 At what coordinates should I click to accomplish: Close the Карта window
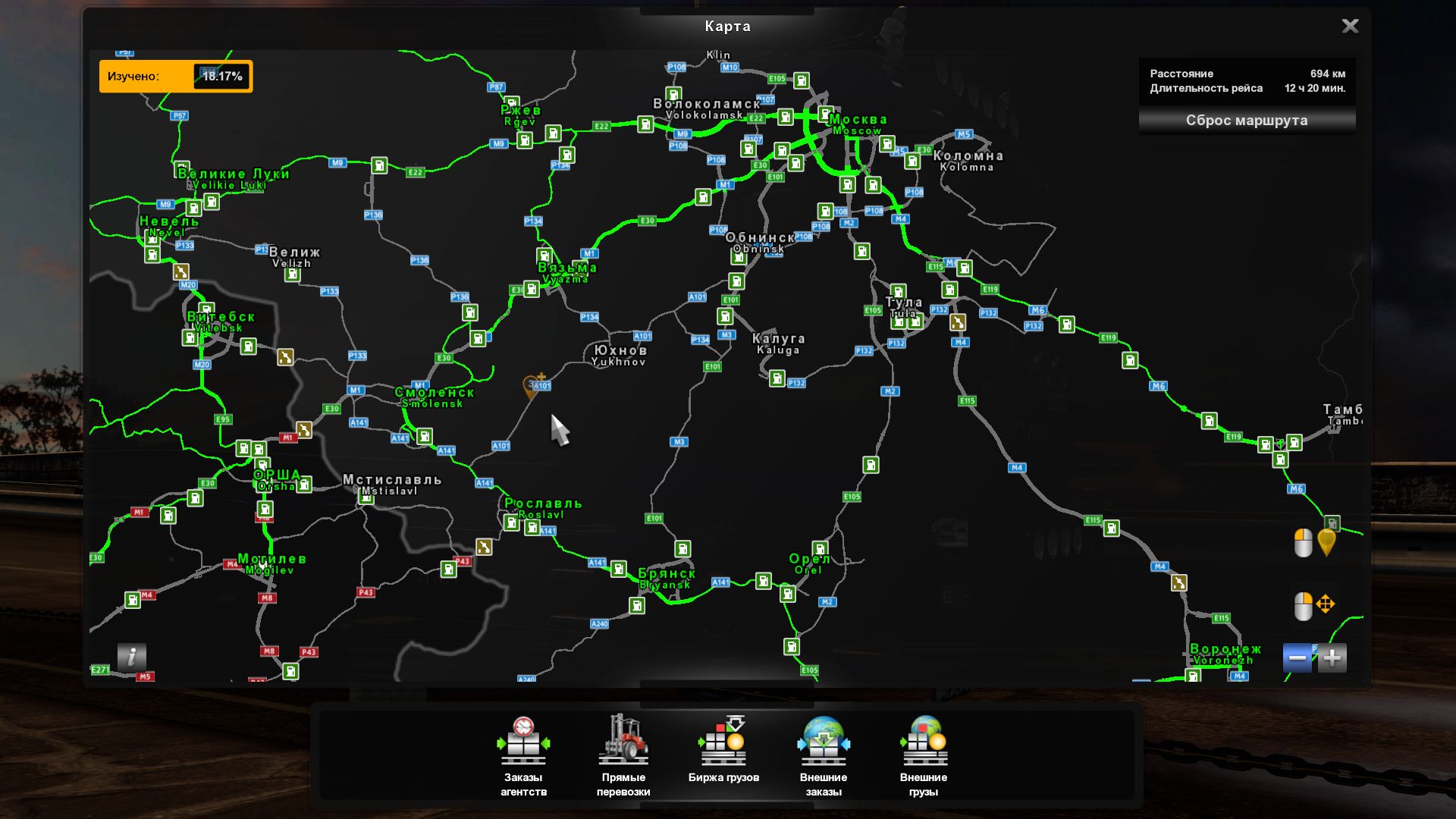point(1350,26)
